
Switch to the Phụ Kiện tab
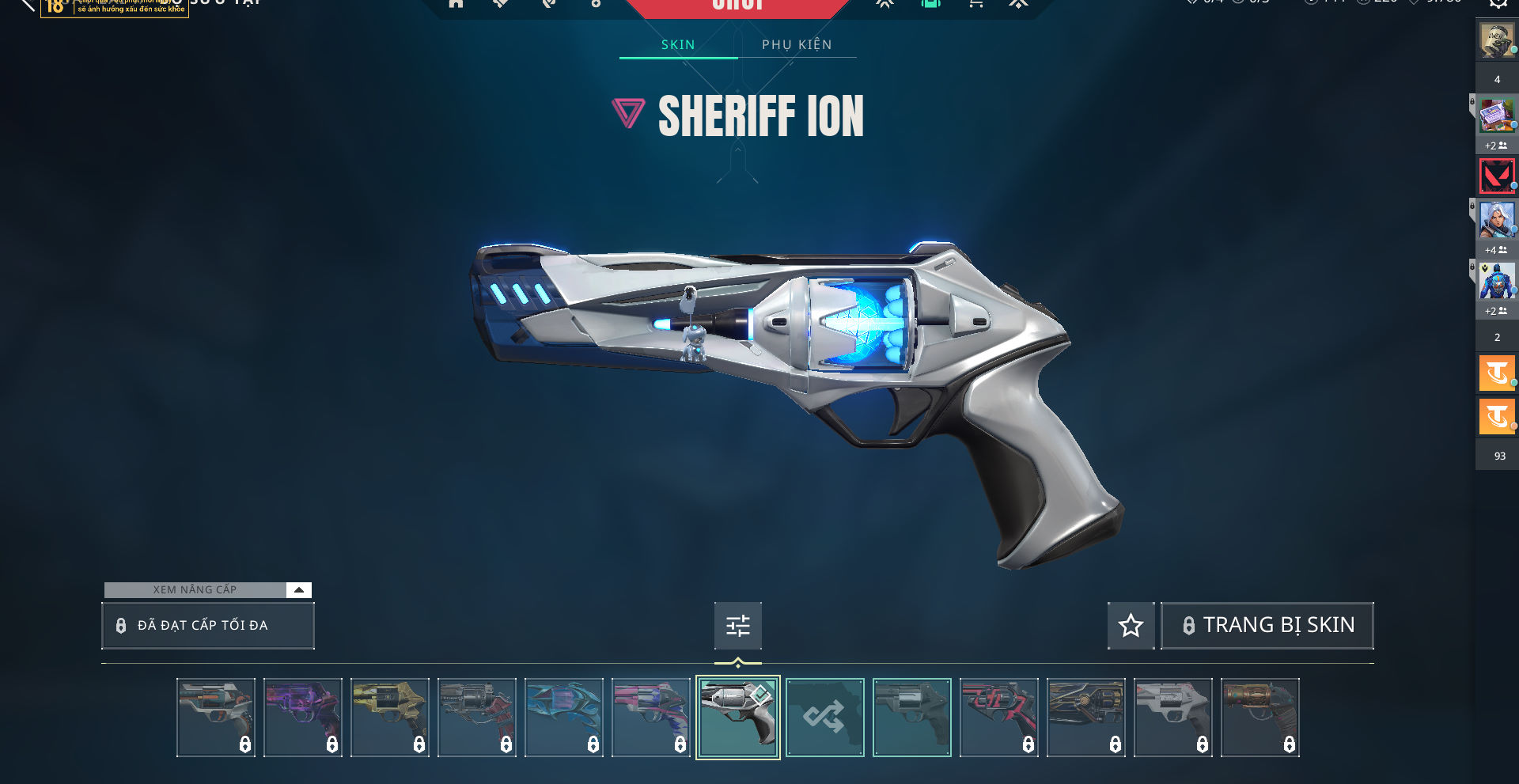(797, 45)
